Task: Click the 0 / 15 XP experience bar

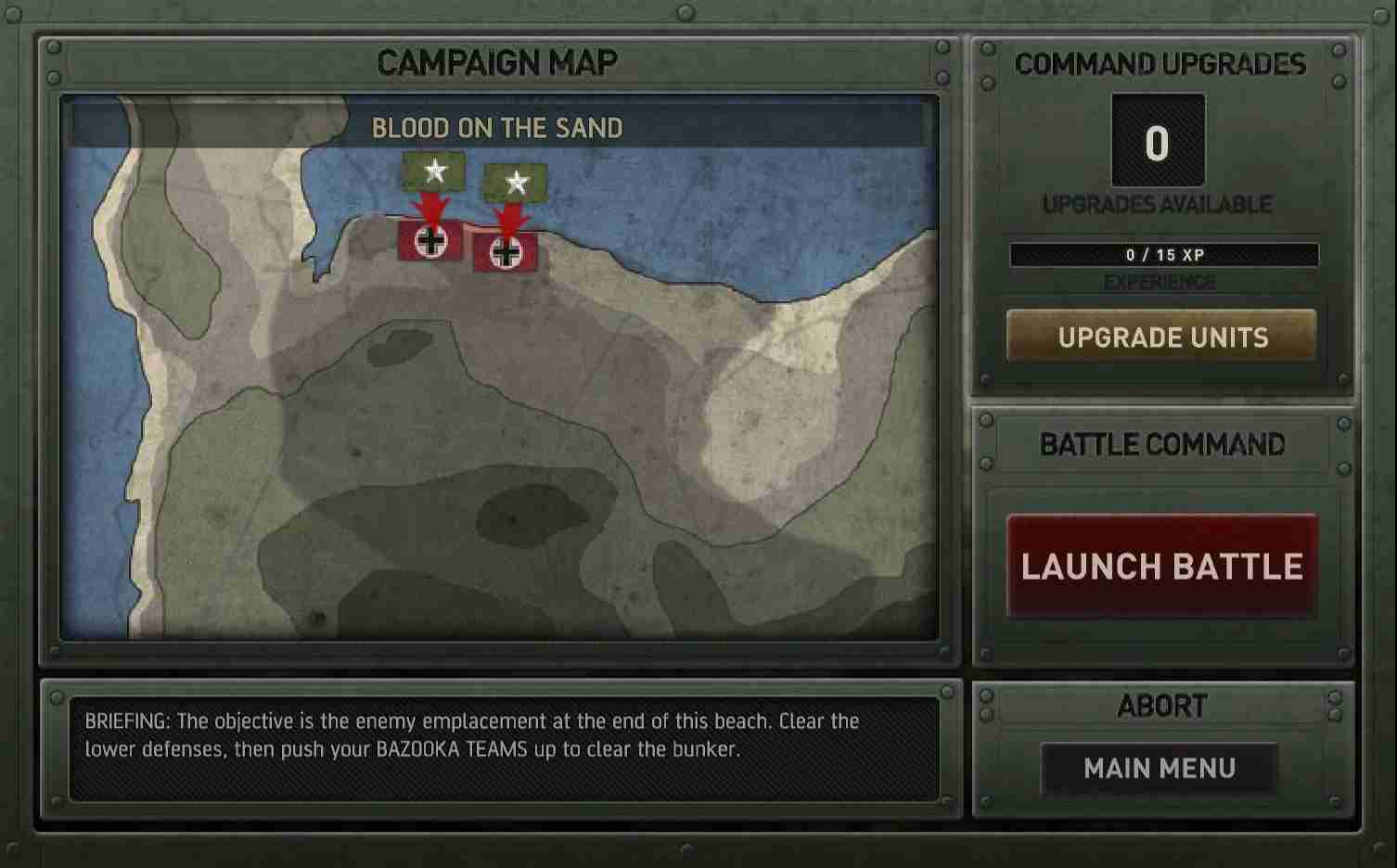Action: [x=1163, y=255]
